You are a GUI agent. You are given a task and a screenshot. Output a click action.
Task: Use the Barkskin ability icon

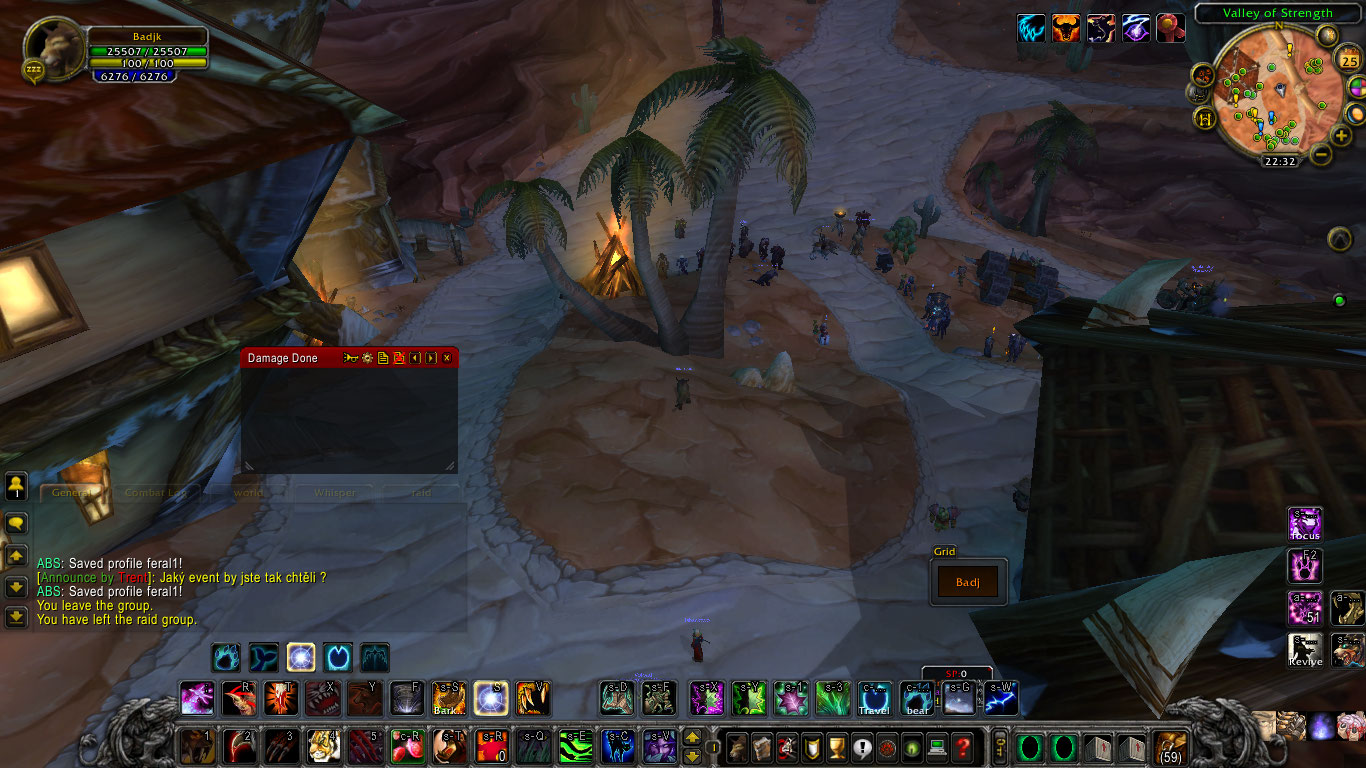click(448, 698)
